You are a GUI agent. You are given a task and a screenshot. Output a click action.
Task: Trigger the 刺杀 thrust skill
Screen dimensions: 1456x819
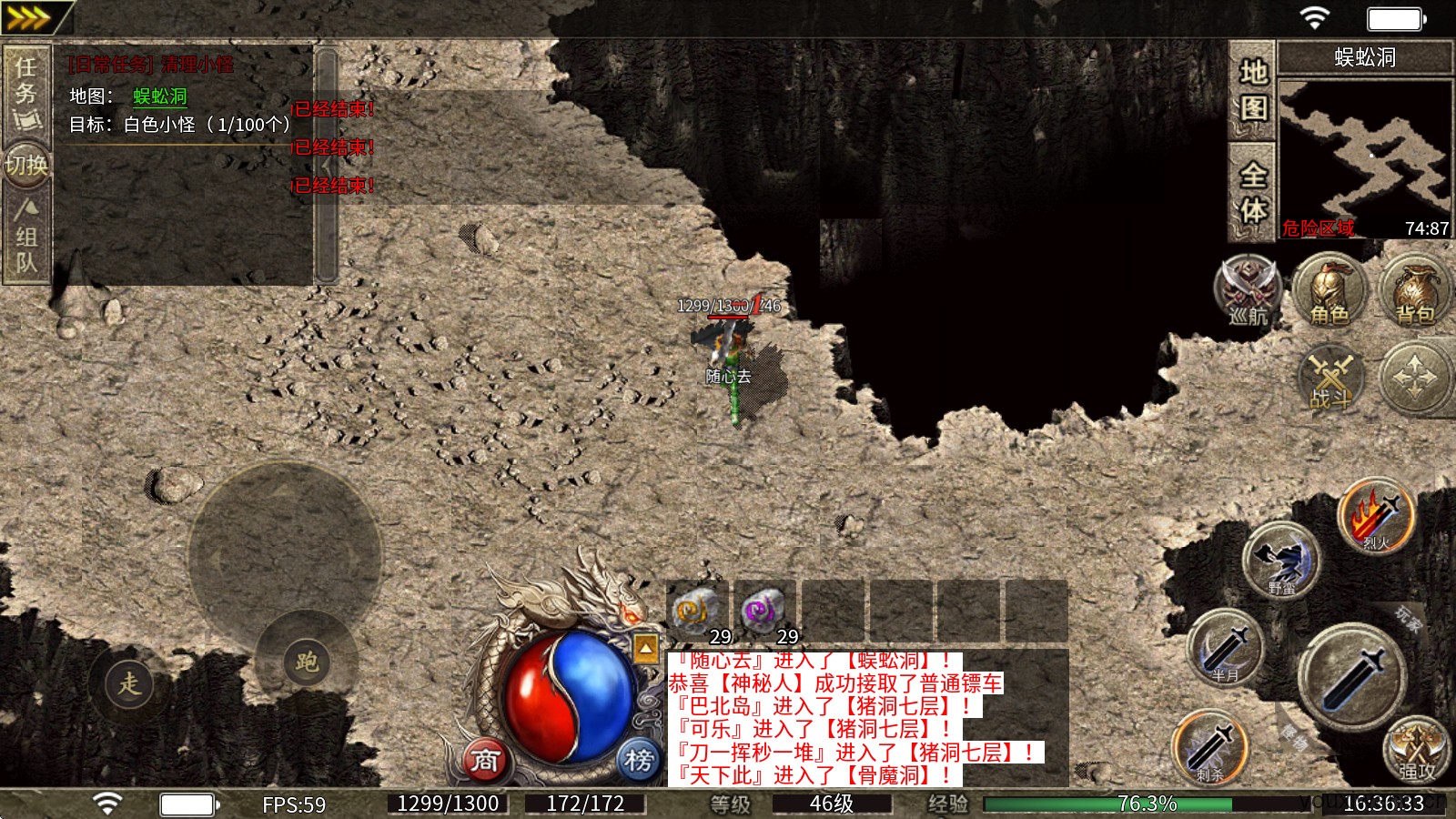coord(1210,747)
